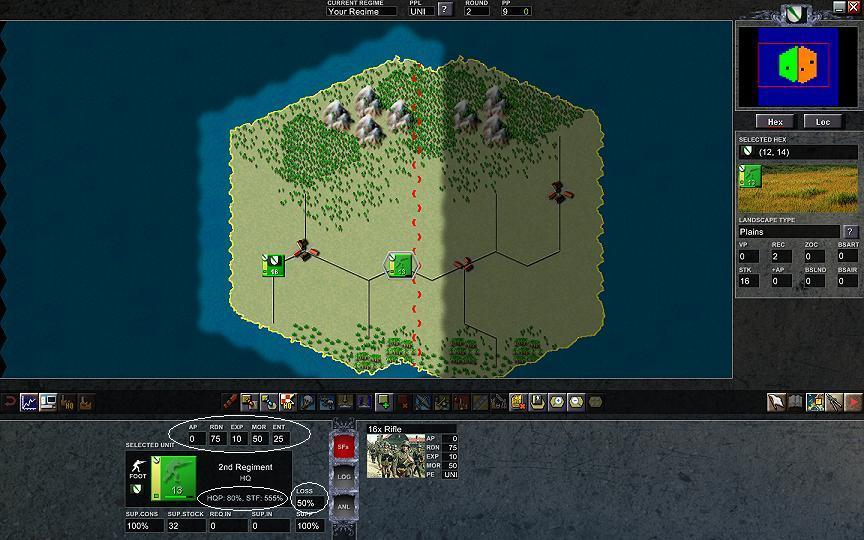Image resolution: width=864 pixels, height=540 pixels.
Task: Select the 16x Rifle subformation portrait
Action: click(393, 456)
